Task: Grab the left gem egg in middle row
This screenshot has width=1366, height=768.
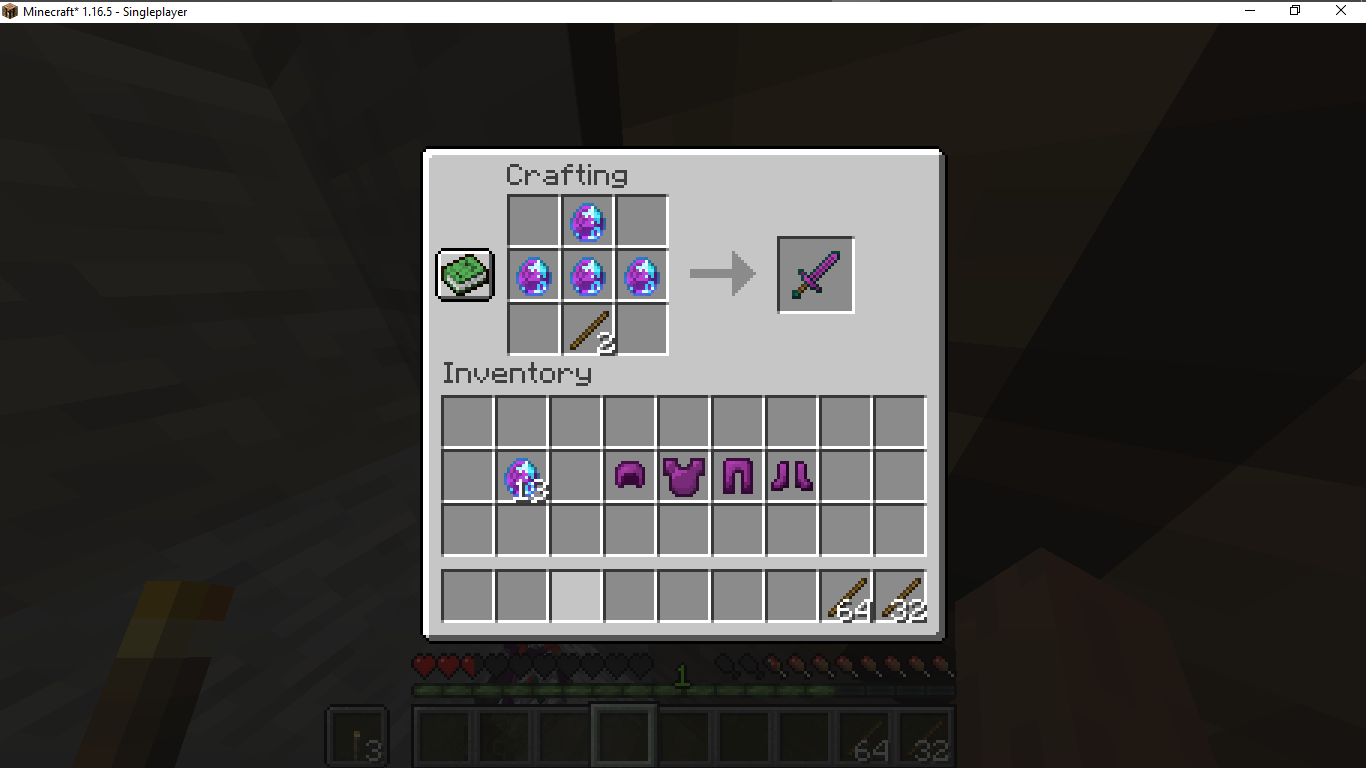Action: 533,275
